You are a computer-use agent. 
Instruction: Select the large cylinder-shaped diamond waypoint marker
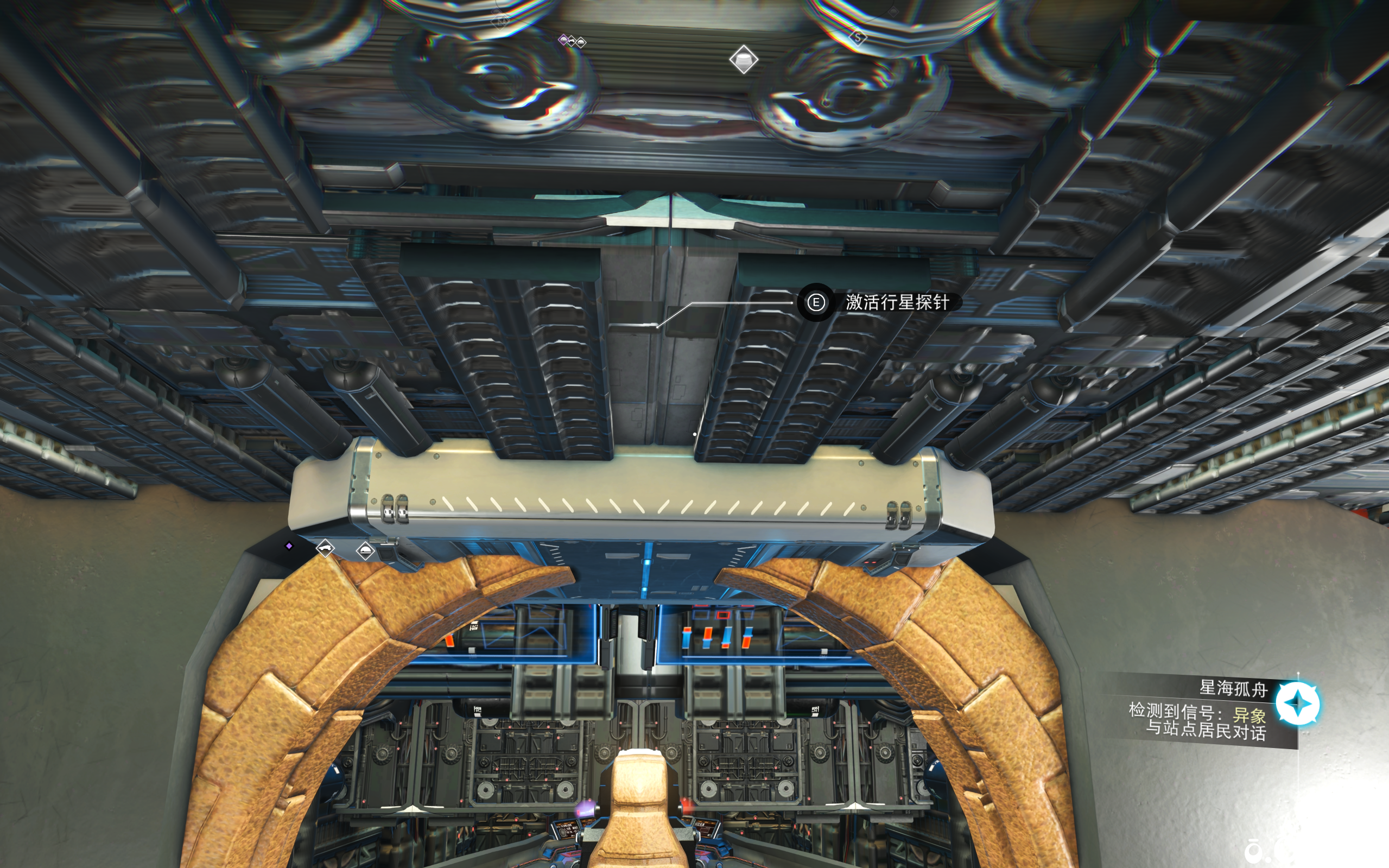743,60
